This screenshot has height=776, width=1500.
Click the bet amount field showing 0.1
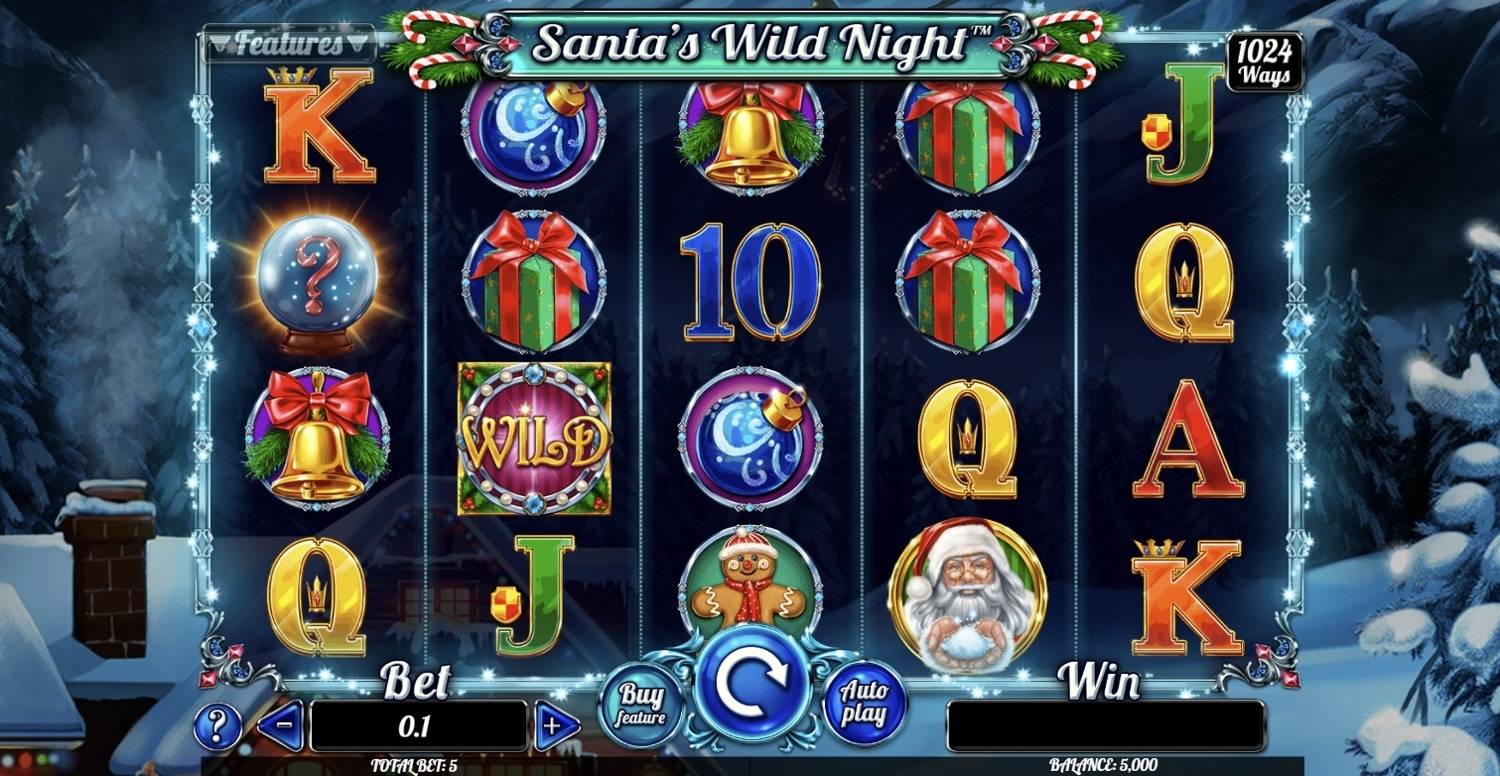[420, 726]
